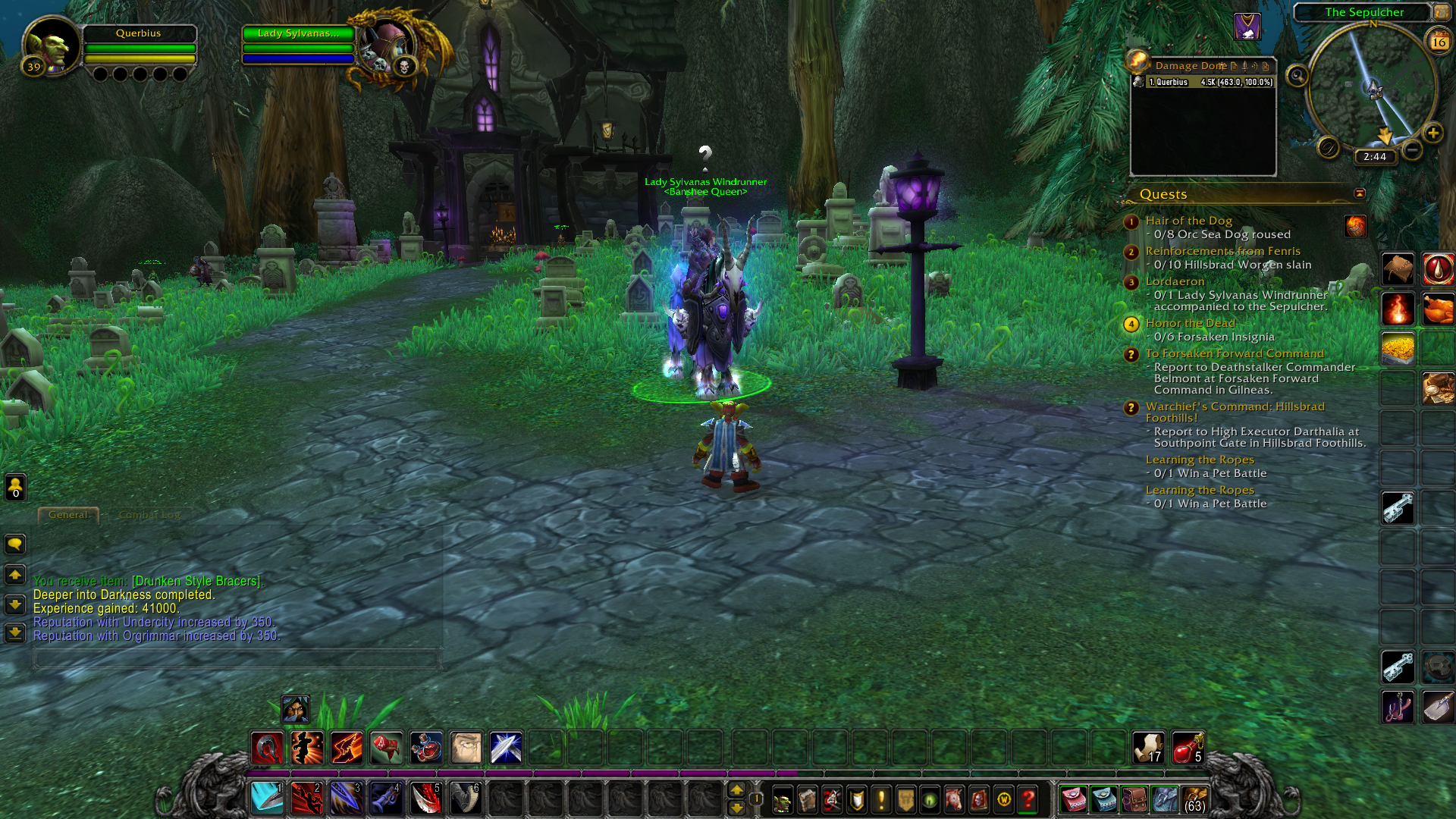
Task: Click the minimap zoom-out minus button
Action: [1411, 150]
